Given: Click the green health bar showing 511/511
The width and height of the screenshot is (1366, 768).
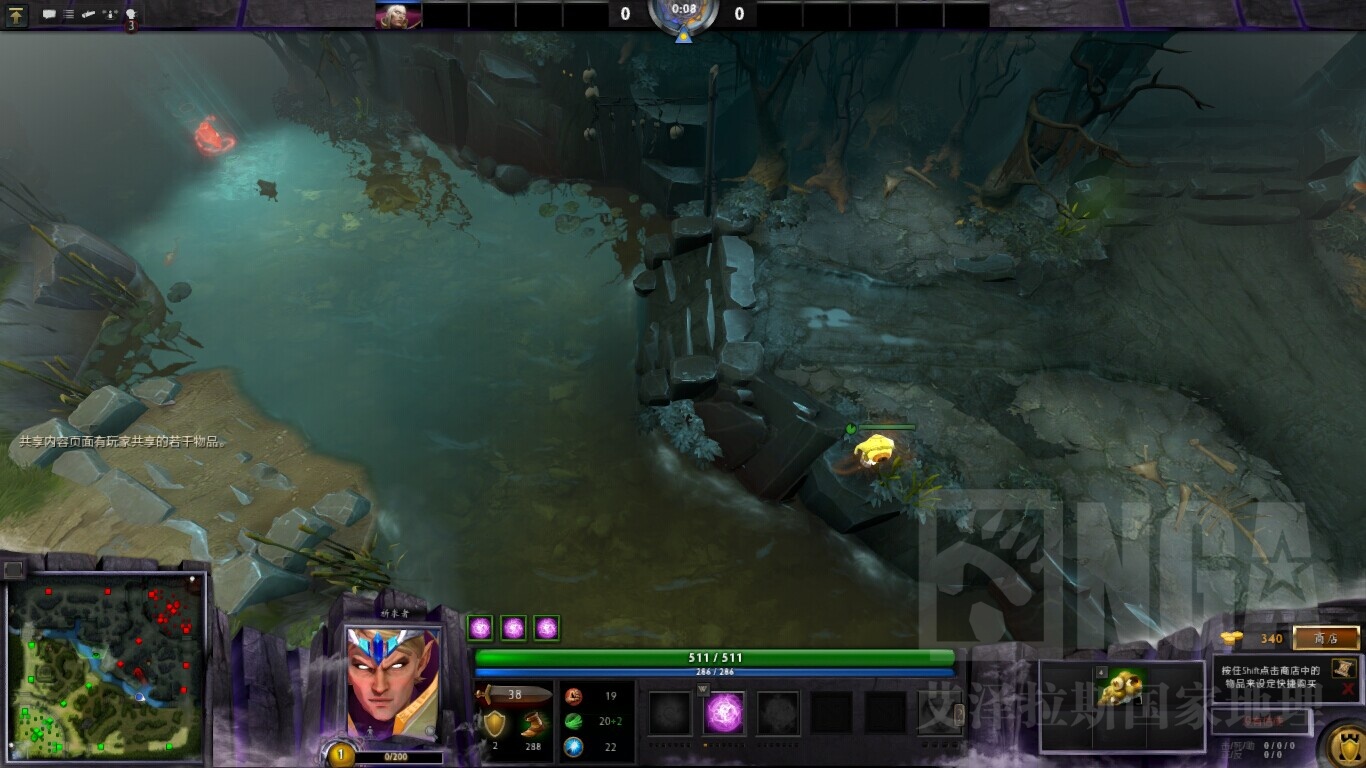Looking at the screenshot, I should coord(715,656).
